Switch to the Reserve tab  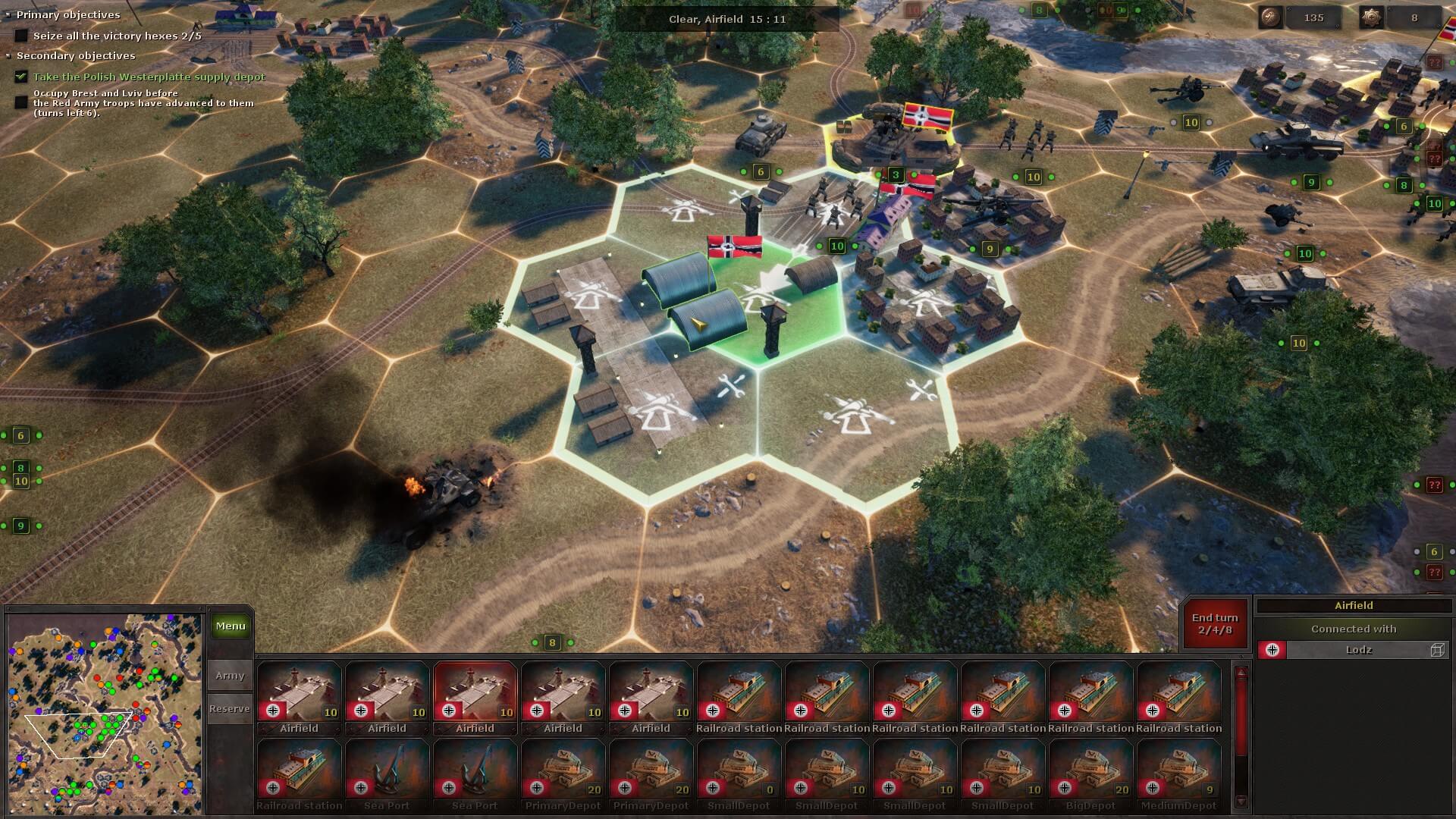pyautogui.click(x=231, y=709)
